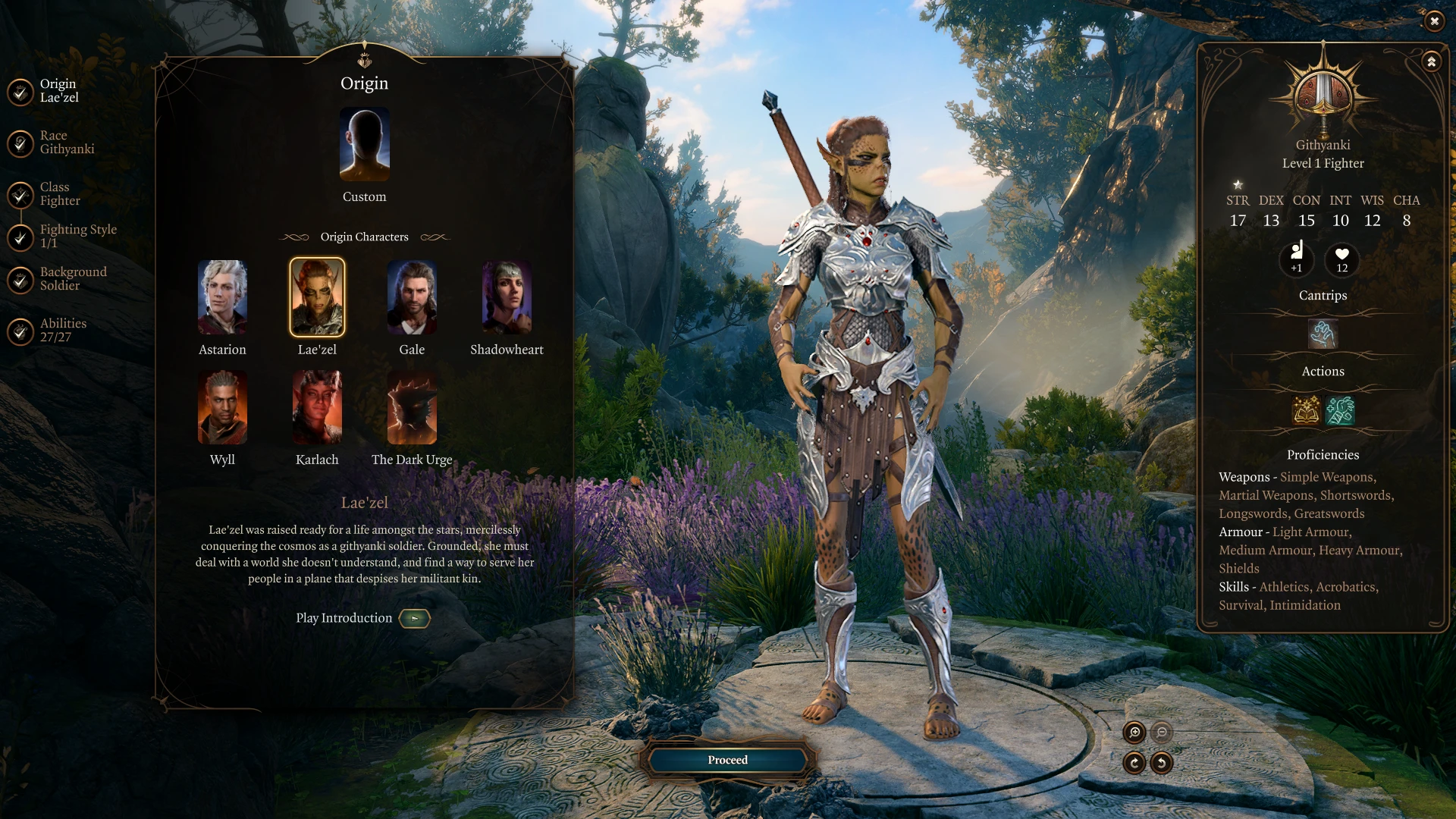Image resolution: width=1456 pixels, height=819 pixels.
Task: Select Shadowheart's portrait
Action: click(507, 297)
